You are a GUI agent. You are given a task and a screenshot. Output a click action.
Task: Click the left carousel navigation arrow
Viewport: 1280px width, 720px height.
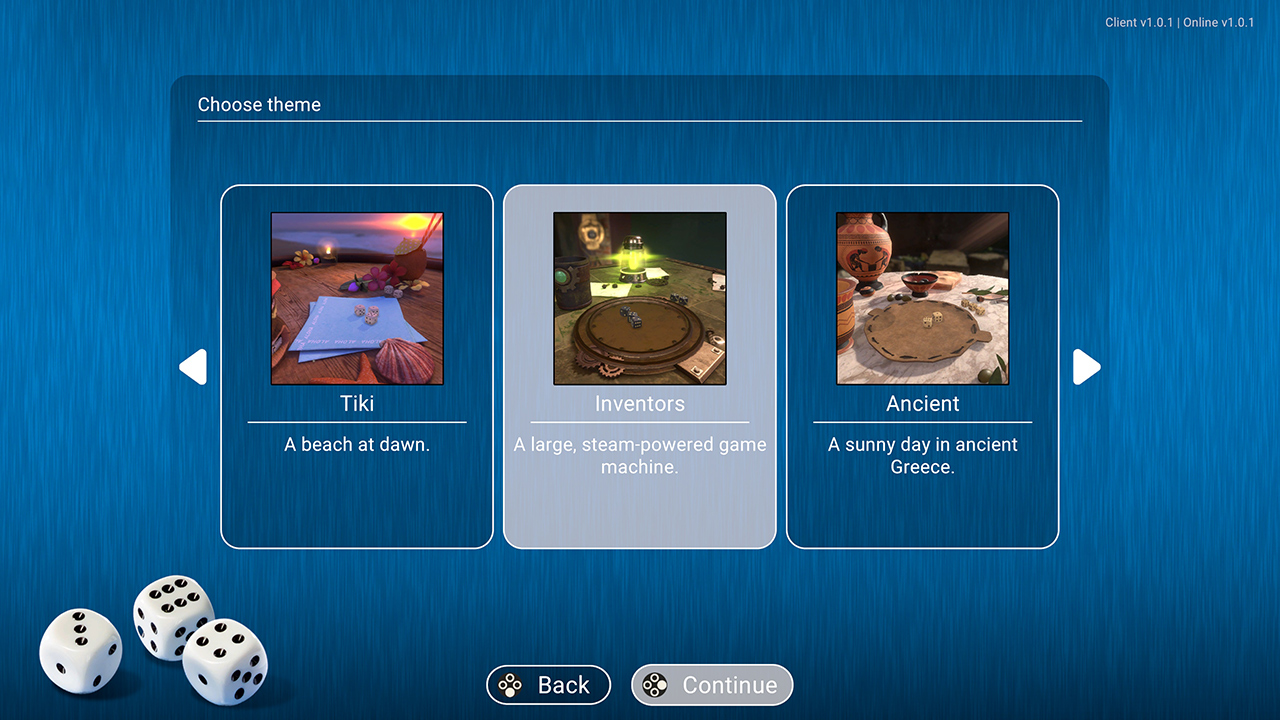194,367
